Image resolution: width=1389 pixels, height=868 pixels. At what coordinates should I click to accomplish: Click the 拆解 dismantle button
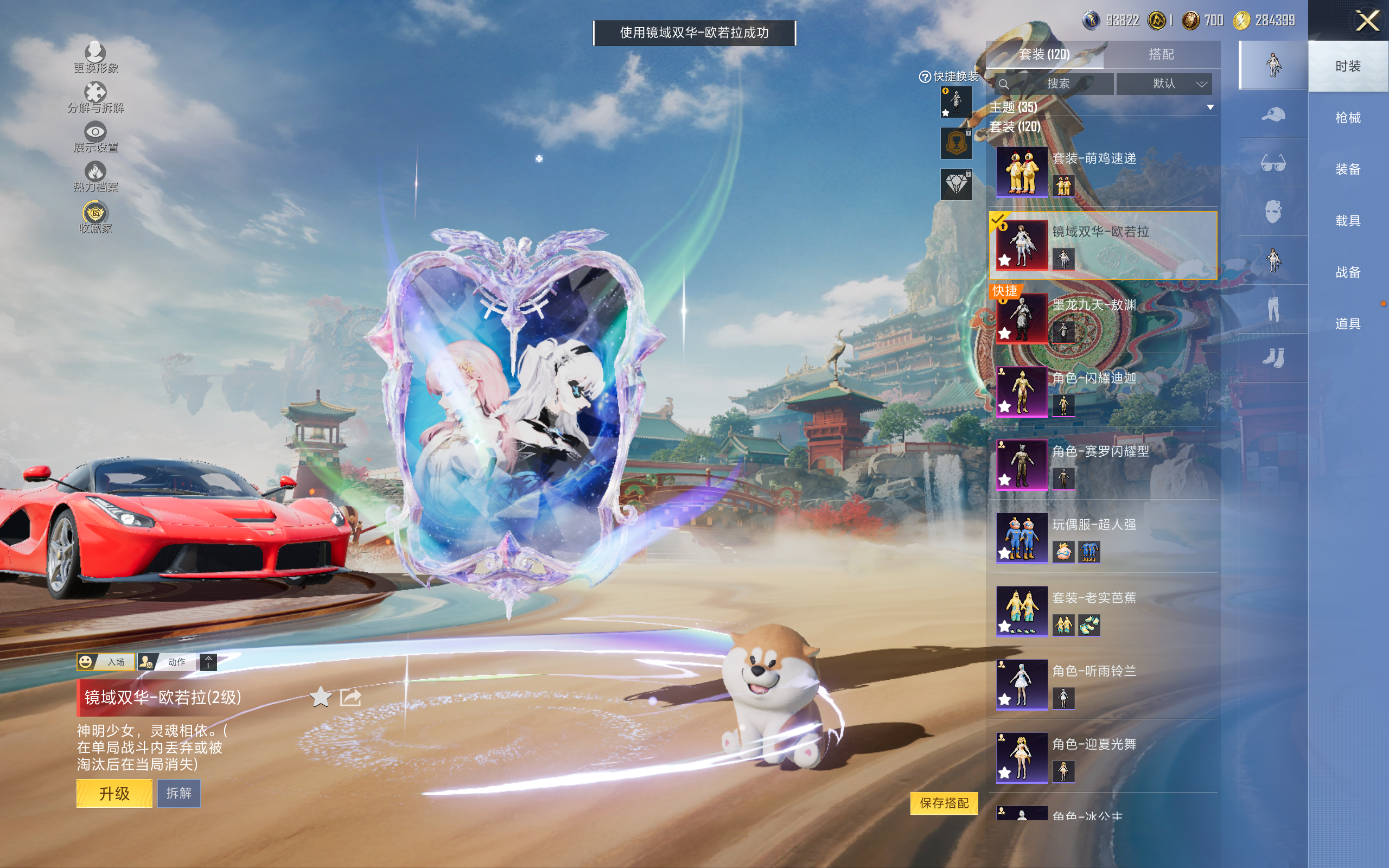(179, 793)
